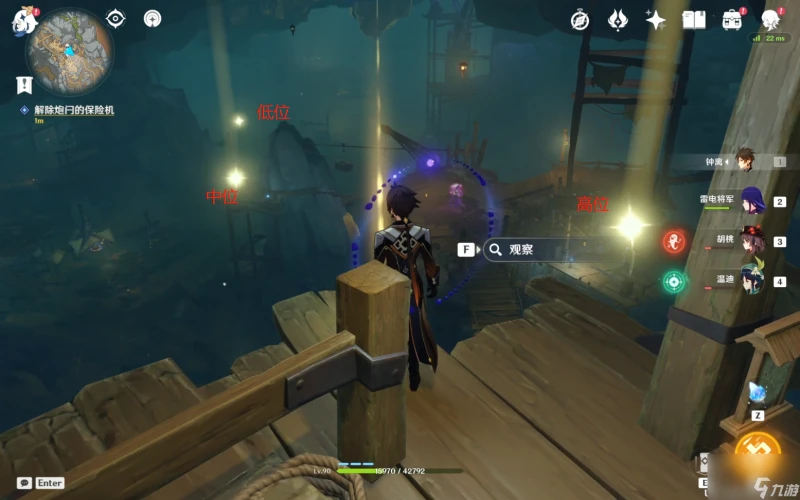Open the wish star icon
The image size is (800, 500).
tap(656, 20)
